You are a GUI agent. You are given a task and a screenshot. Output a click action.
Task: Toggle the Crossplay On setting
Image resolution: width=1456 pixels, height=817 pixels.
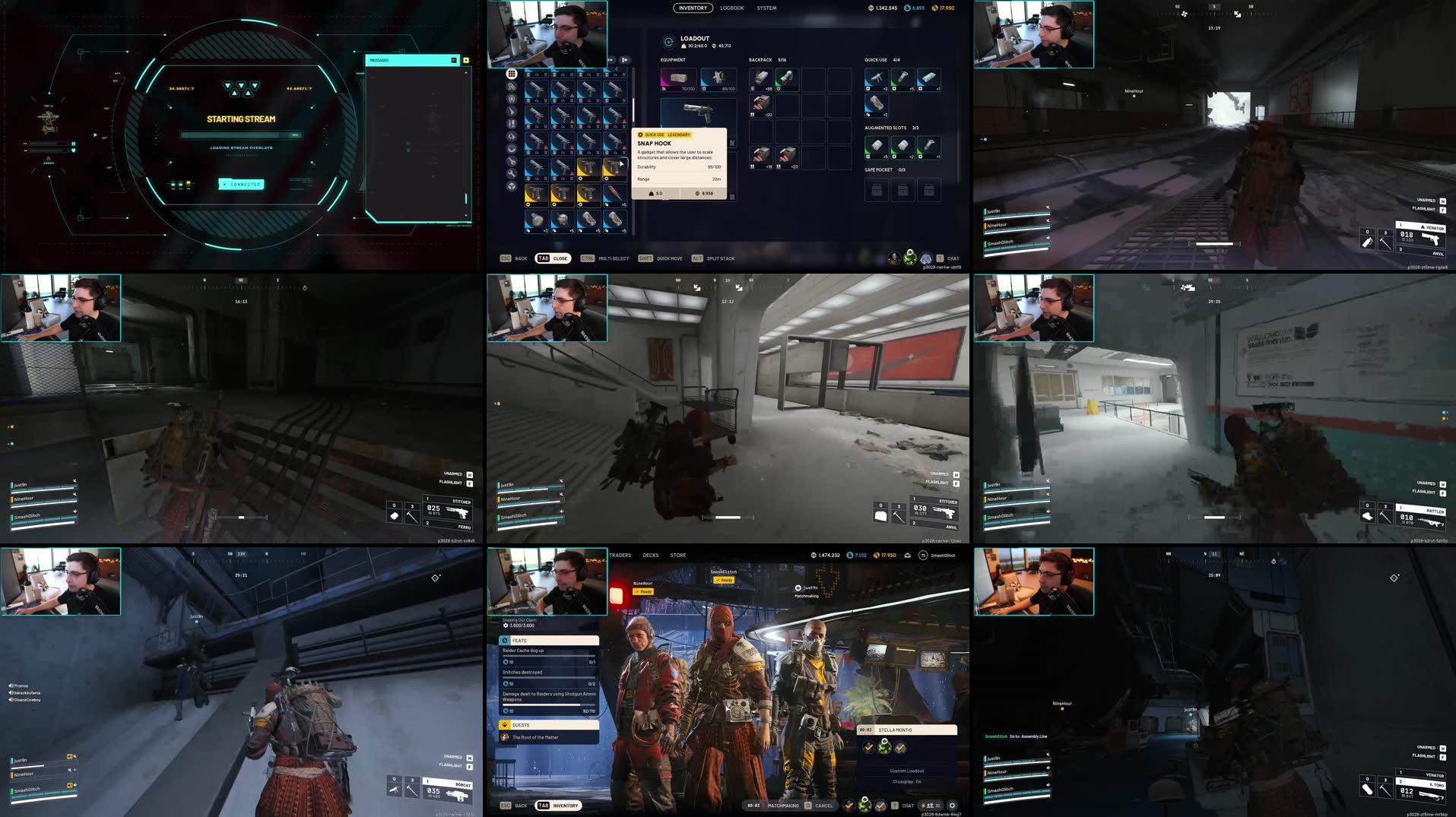[x=908, y=782]
